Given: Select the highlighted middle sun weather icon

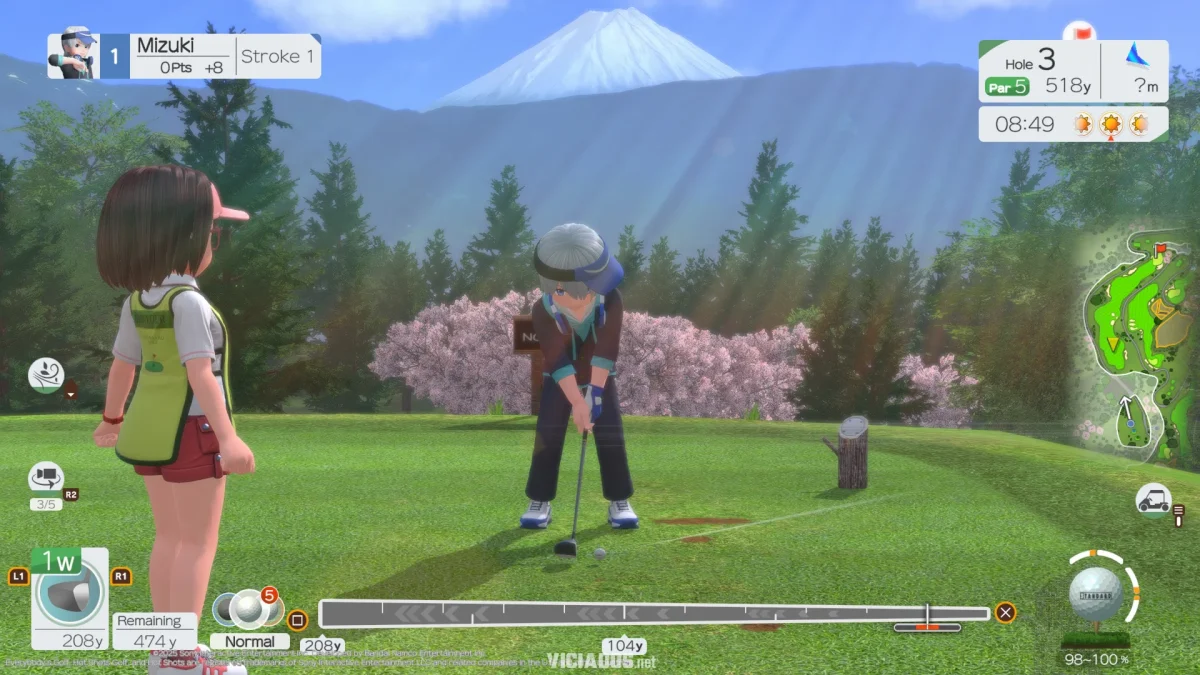Looking at the screenshot, I should 1110,125.
